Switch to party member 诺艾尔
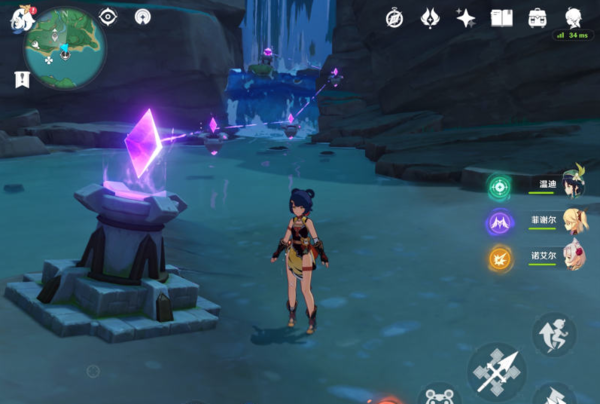600x404 pixels. (572, 256)
